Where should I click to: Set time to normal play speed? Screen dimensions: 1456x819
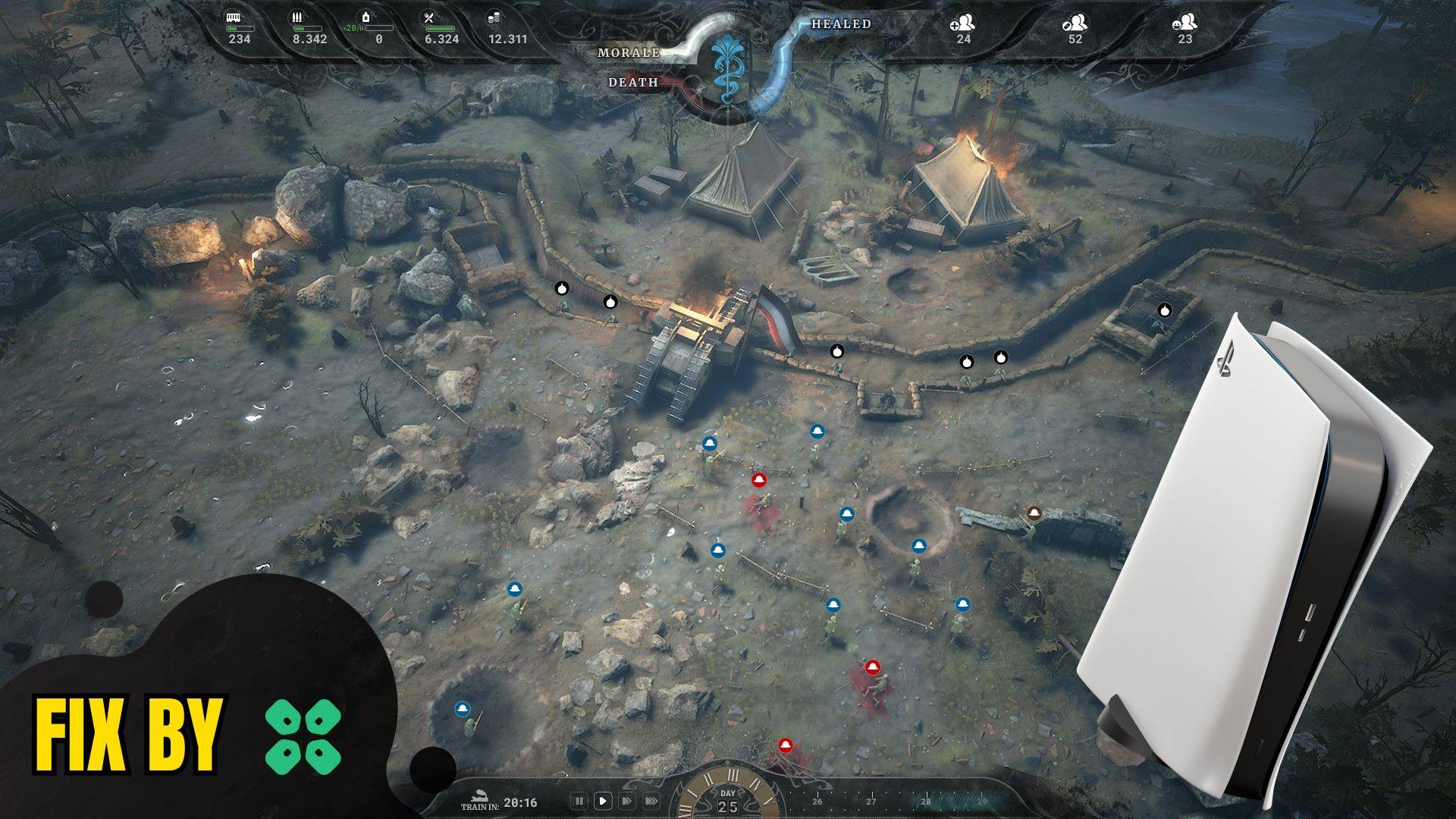pos(603,801)
